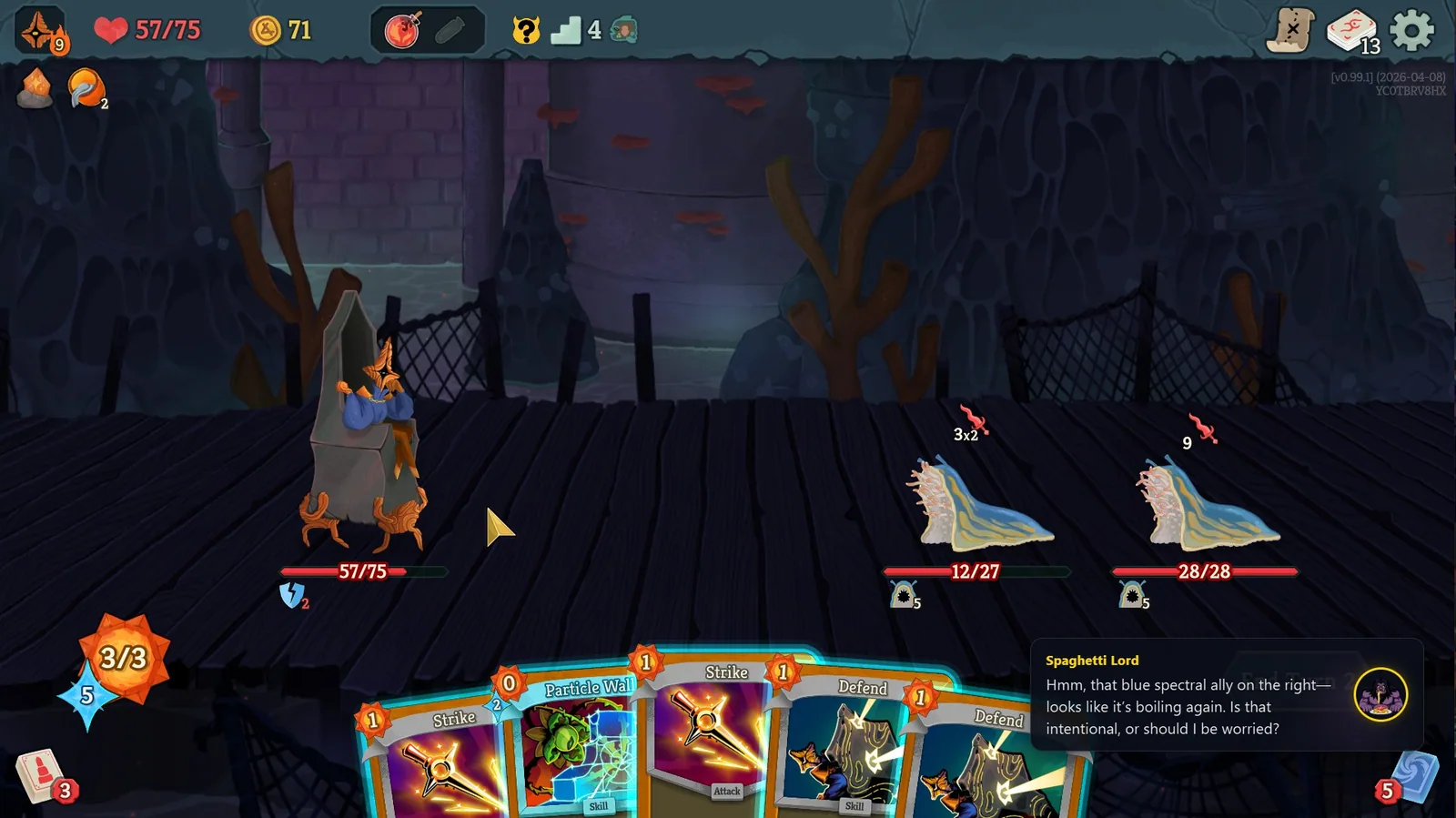Drink the red fire potion

click(x=400, y=28)
